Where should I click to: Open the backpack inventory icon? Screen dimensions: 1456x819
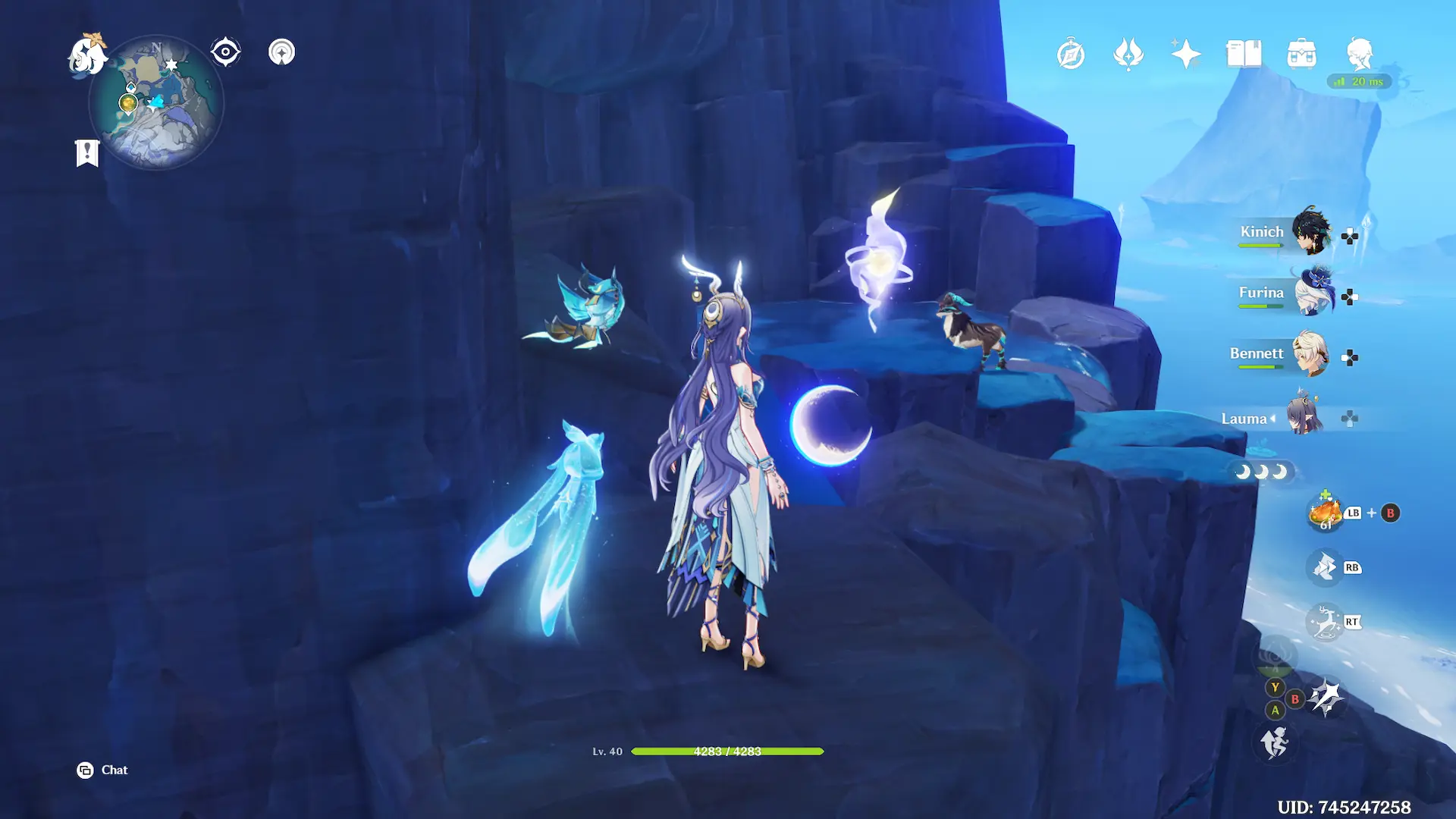point(1301,55)
